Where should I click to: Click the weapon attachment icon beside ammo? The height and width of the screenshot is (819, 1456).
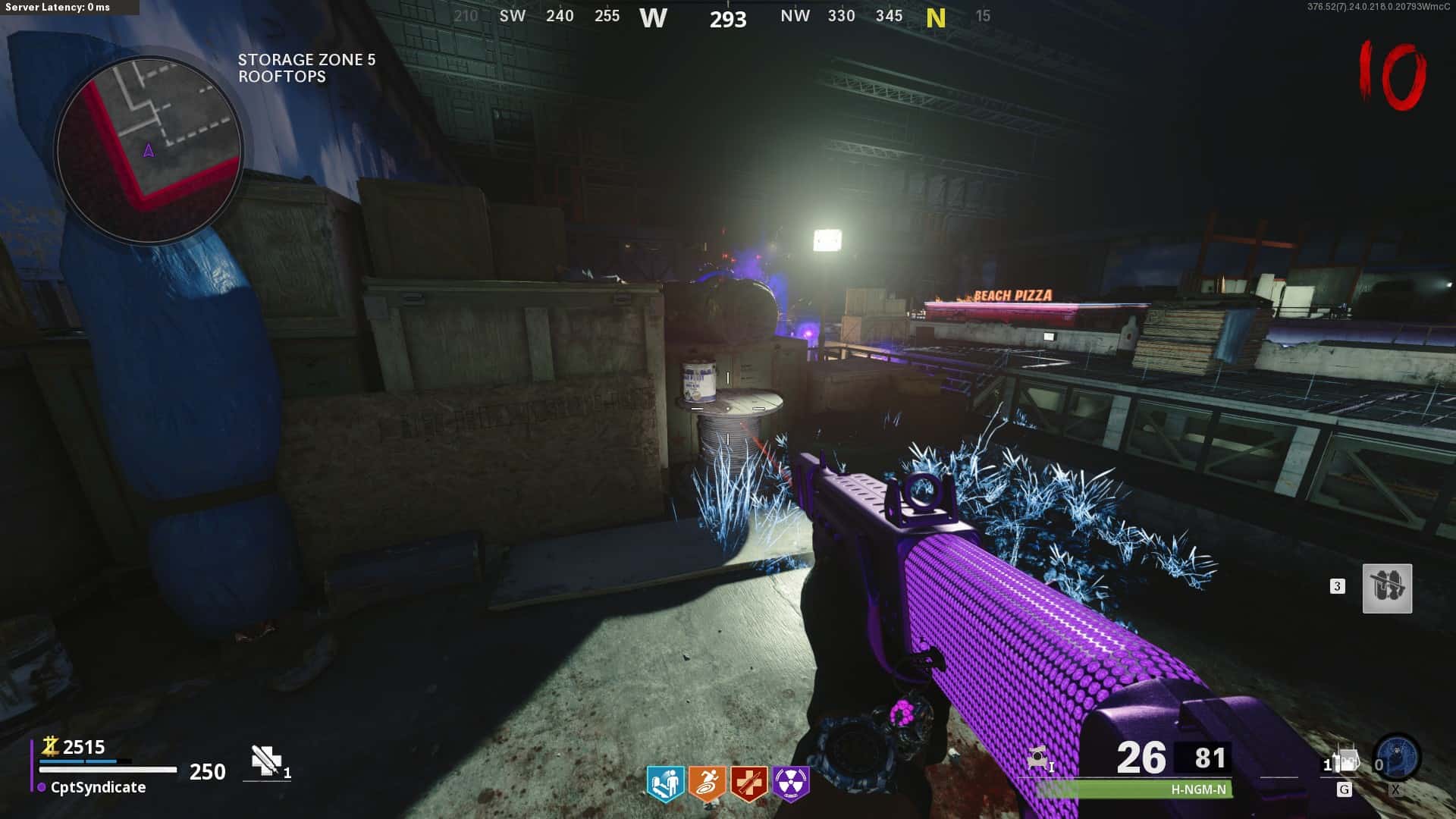pos(1038,758)
